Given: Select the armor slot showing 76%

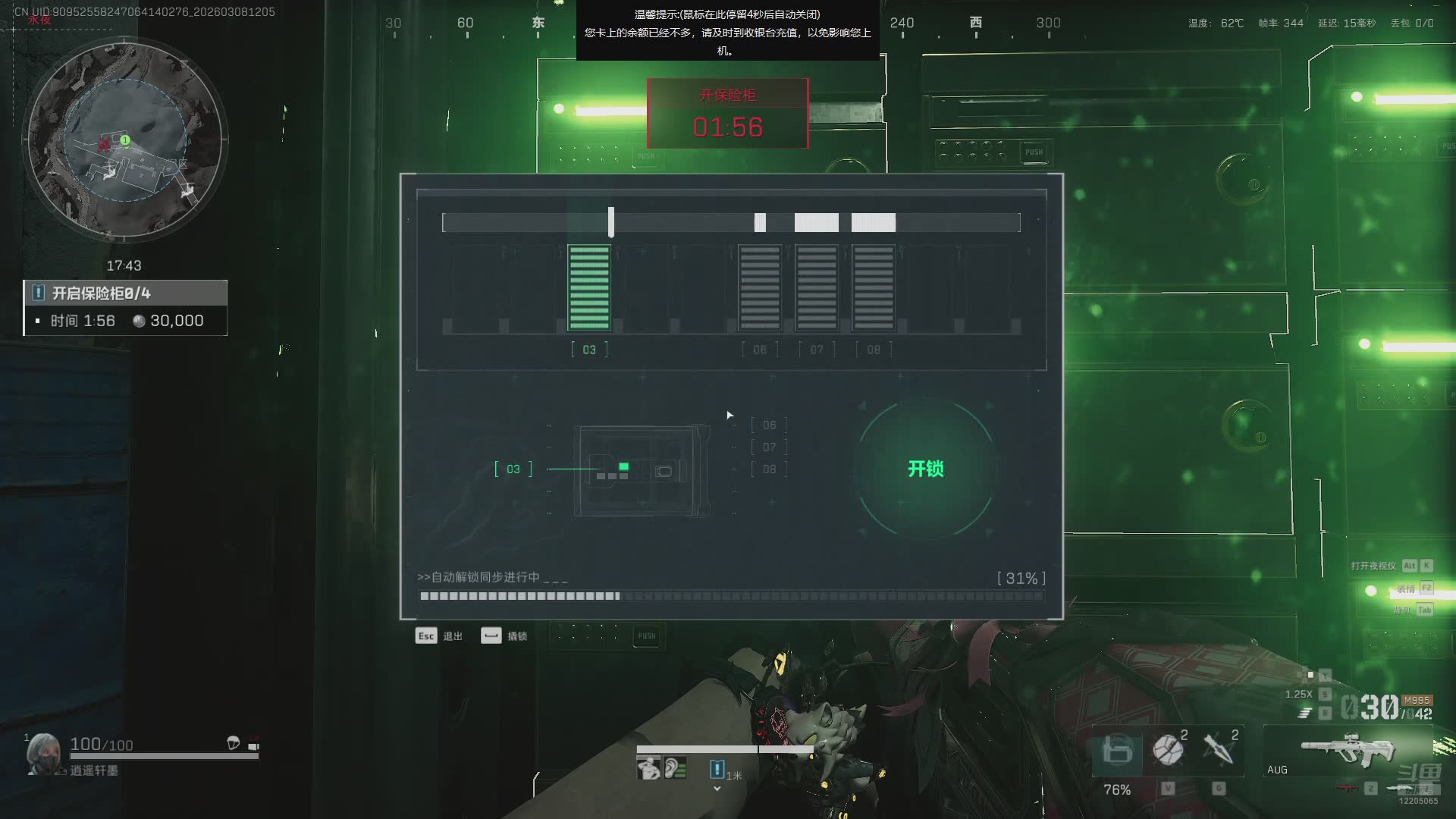Looking at the screenshot, I should [1117, 751].
